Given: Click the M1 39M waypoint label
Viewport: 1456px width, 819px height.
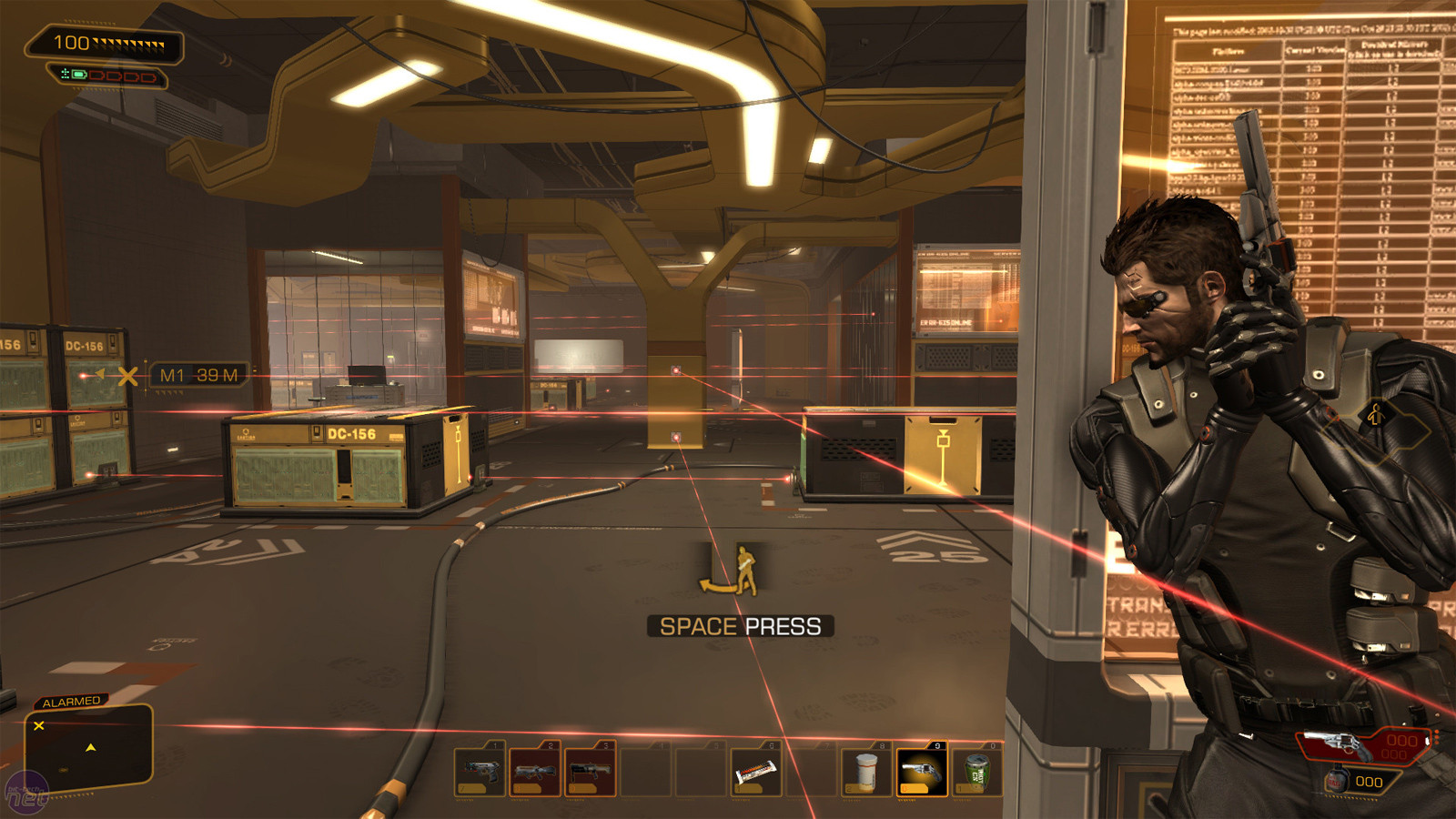Looking at the screenshot, I should tap(197, 374).
